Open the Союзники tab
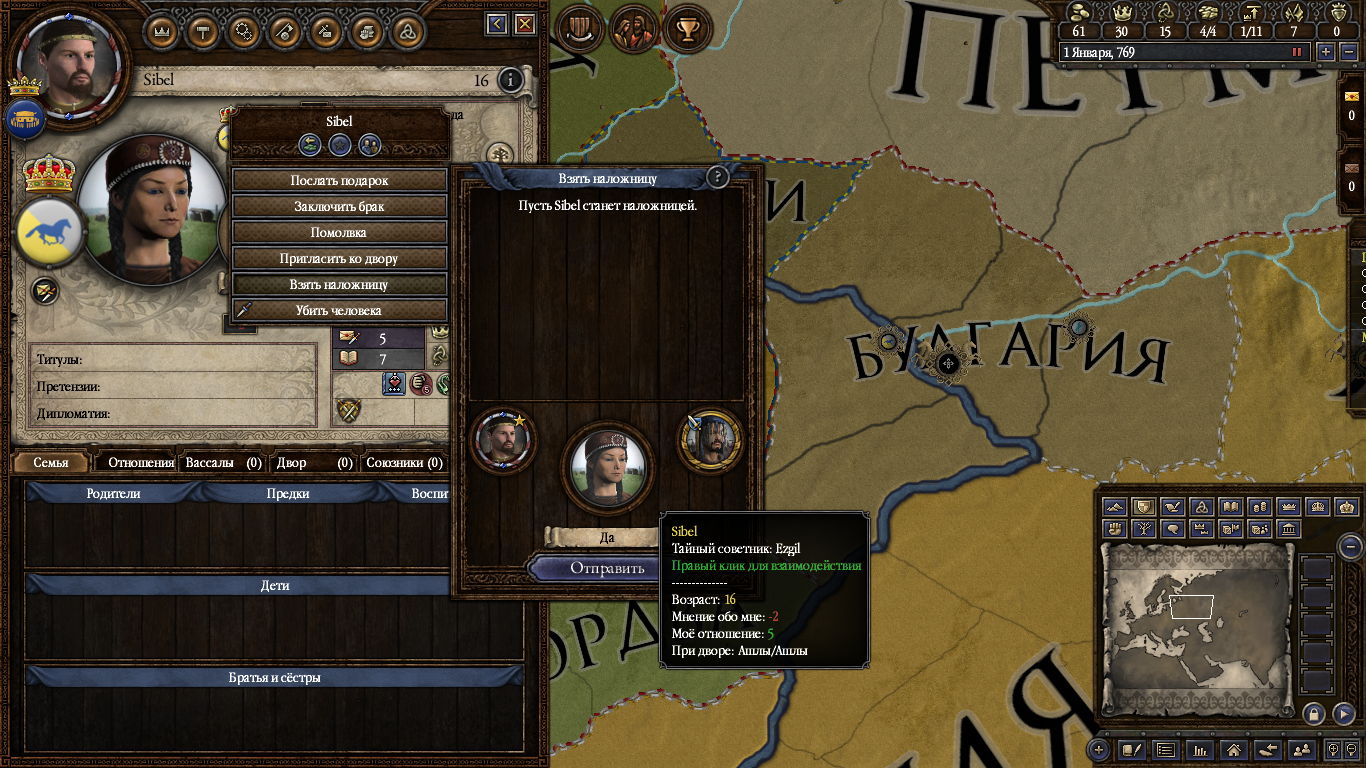Screen dimensions: 1366x768 coord(404,463)
